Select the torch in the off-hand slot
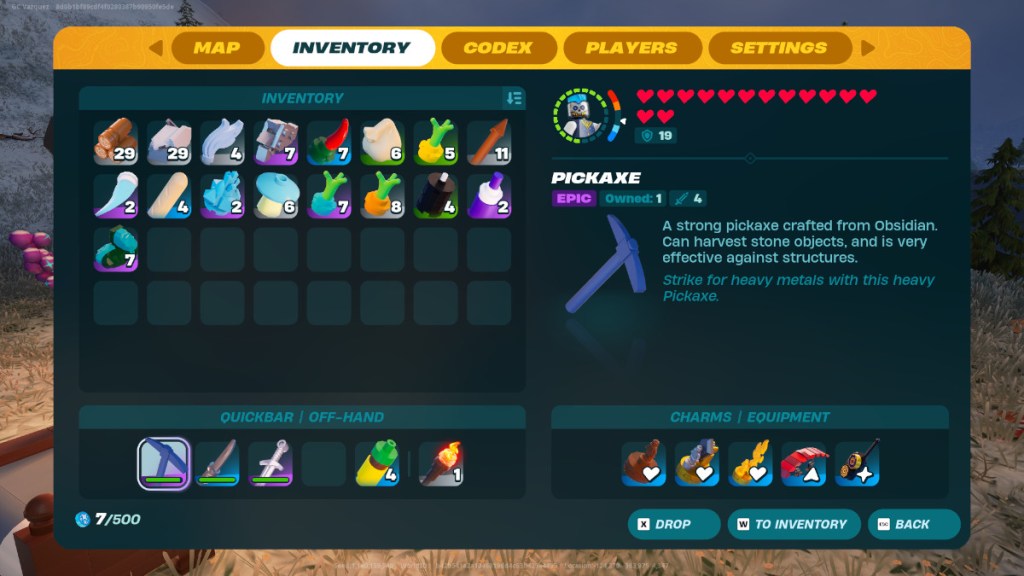This screenshot has height=576, width=1024. (x=440, y=463)
